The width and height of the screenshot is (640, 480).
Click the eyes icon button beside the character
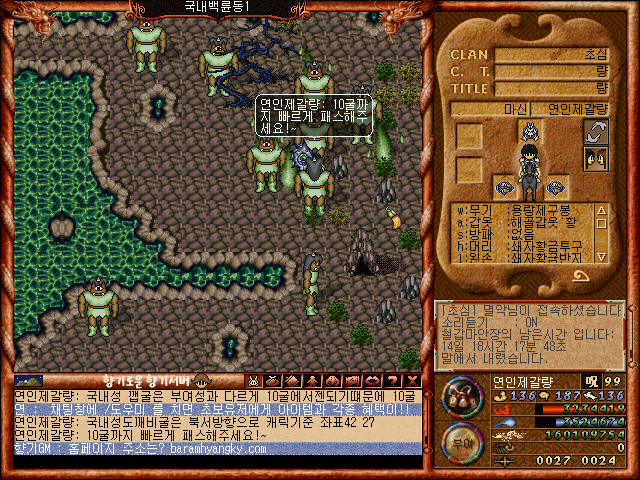point(596,157)
